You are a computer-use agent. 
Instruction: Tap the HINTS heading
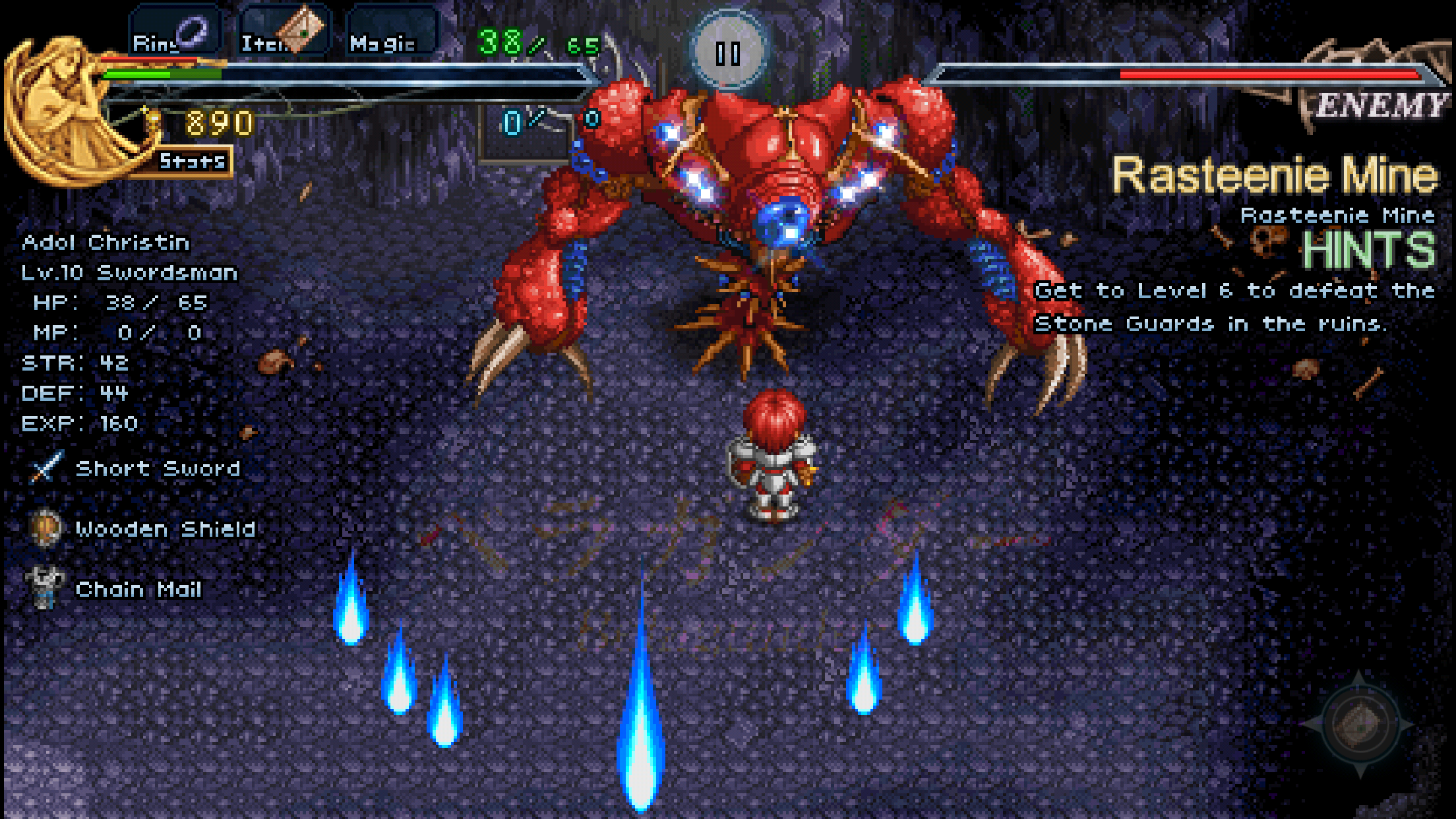pos(1368,251)
